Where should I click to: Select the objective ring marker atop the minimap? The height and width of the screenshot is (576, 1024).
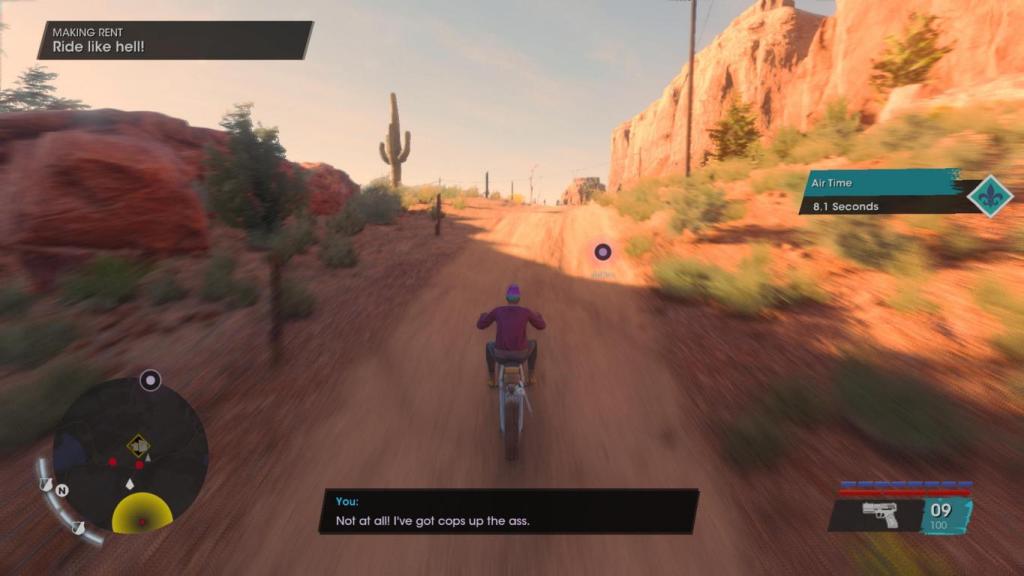150,380
